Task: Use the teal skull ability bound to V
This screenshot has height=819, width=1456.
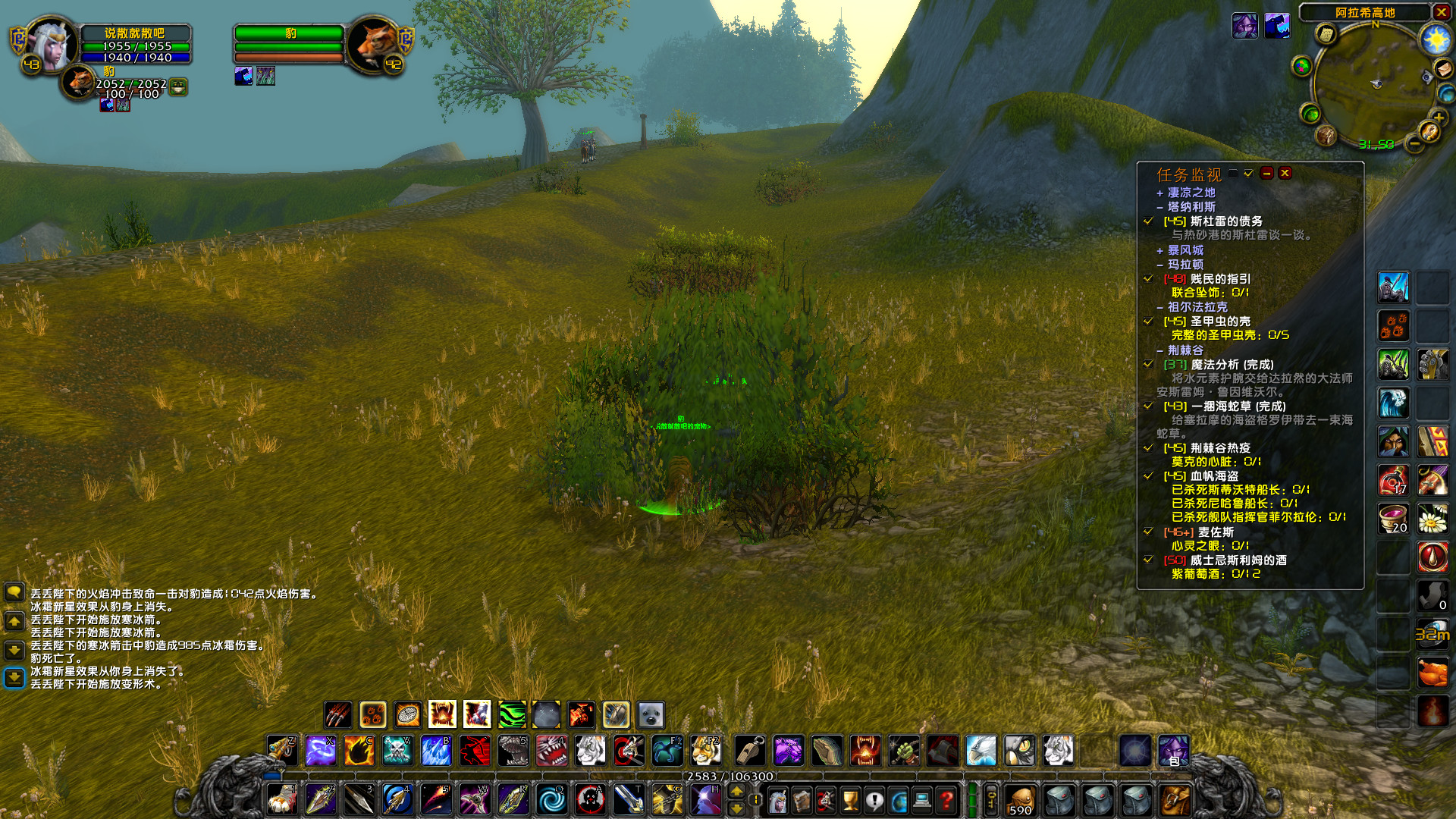Action: coord(397,751)
